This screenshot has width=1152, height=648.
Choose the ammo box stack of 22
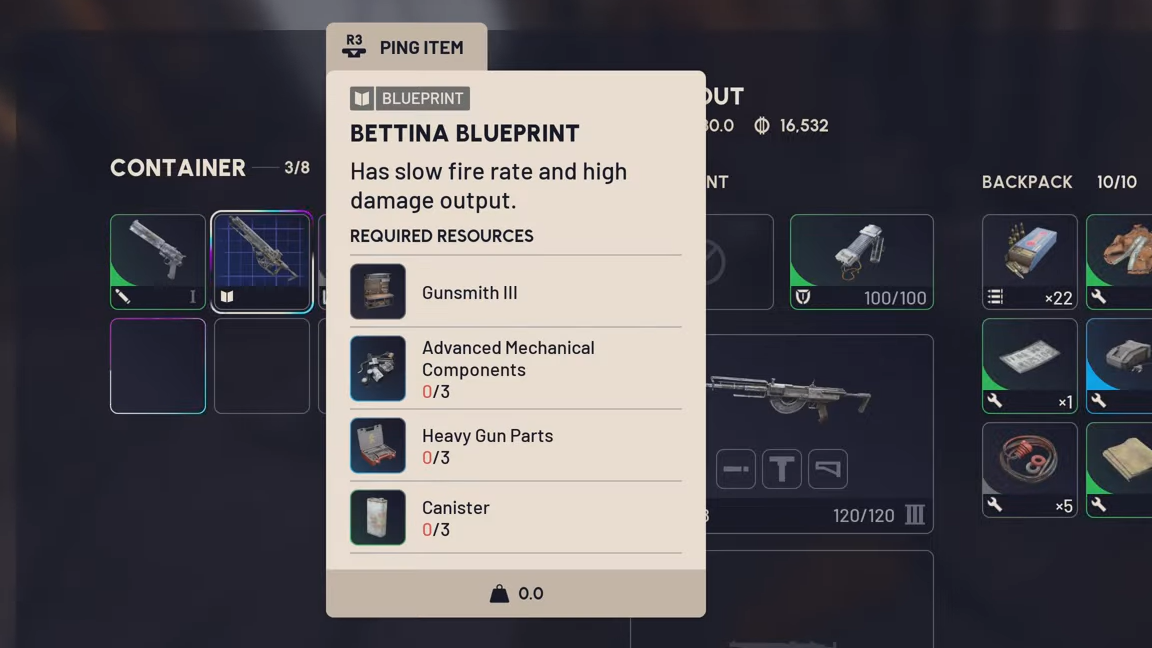coord(1029,261)
